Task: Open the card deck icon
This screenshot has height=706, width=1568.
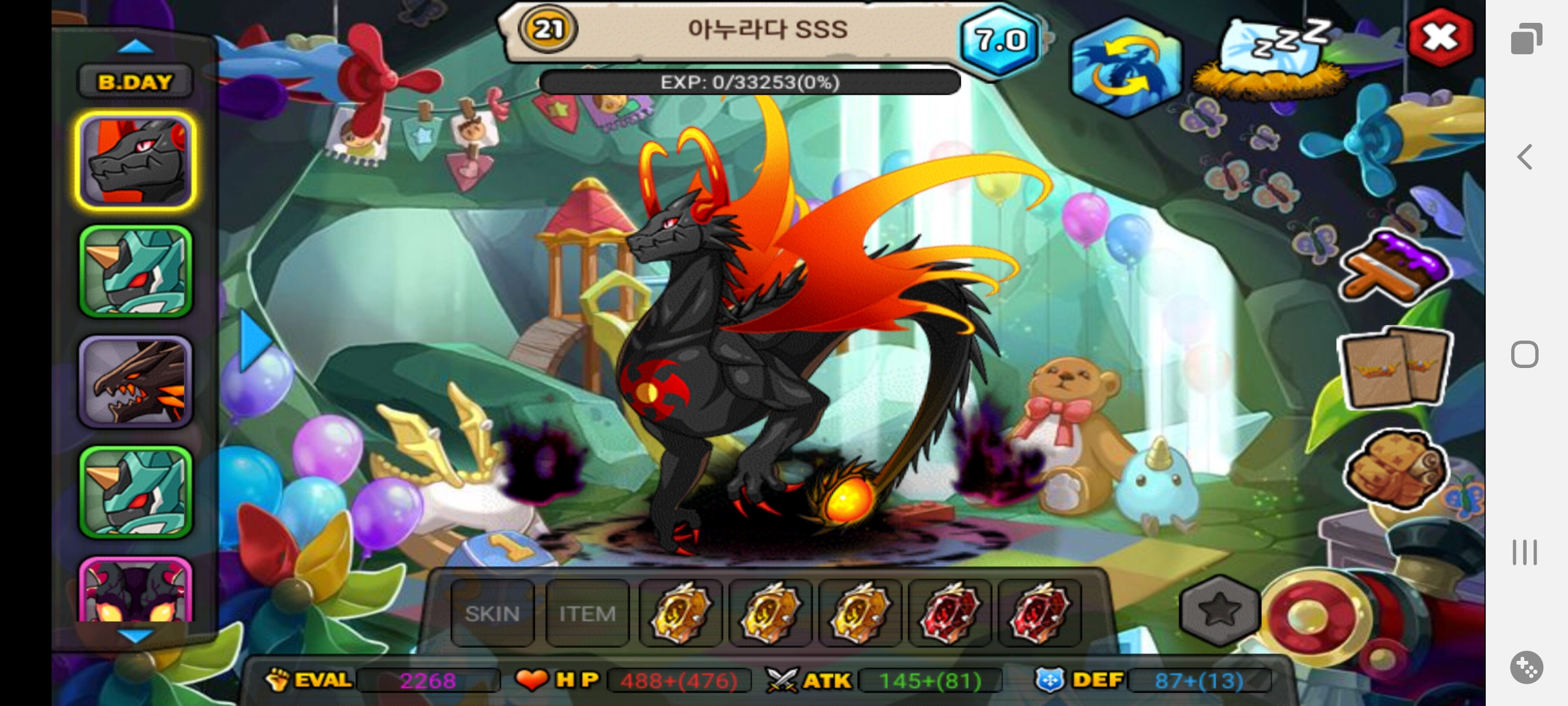Action: (1395, 367)
